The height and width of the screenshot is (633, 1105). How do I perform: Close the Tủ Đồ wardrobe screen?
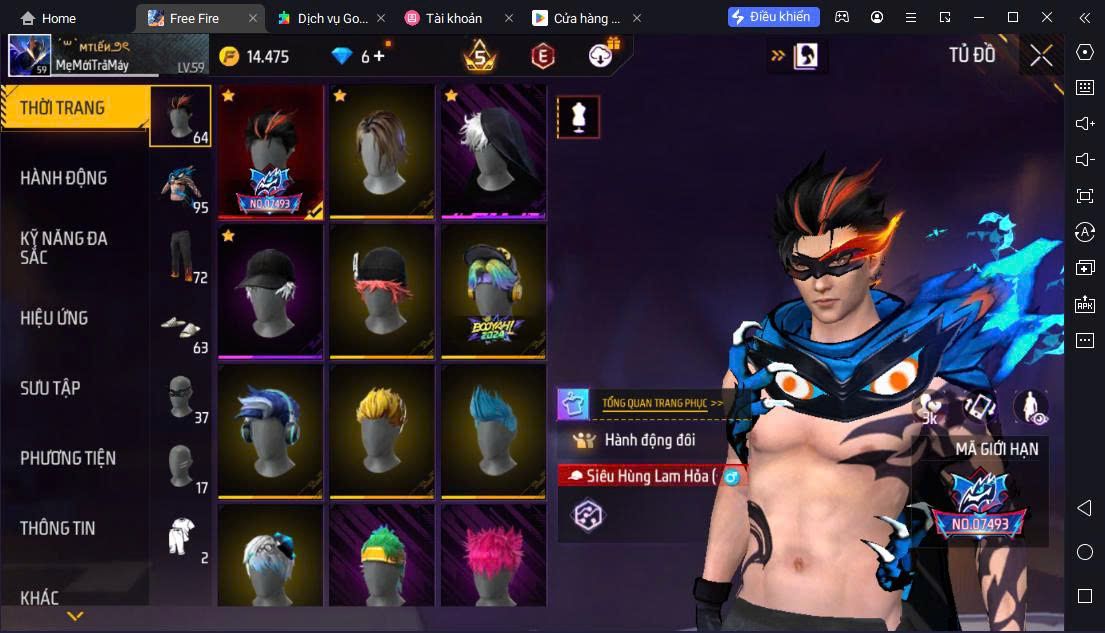pos(1041,56)
